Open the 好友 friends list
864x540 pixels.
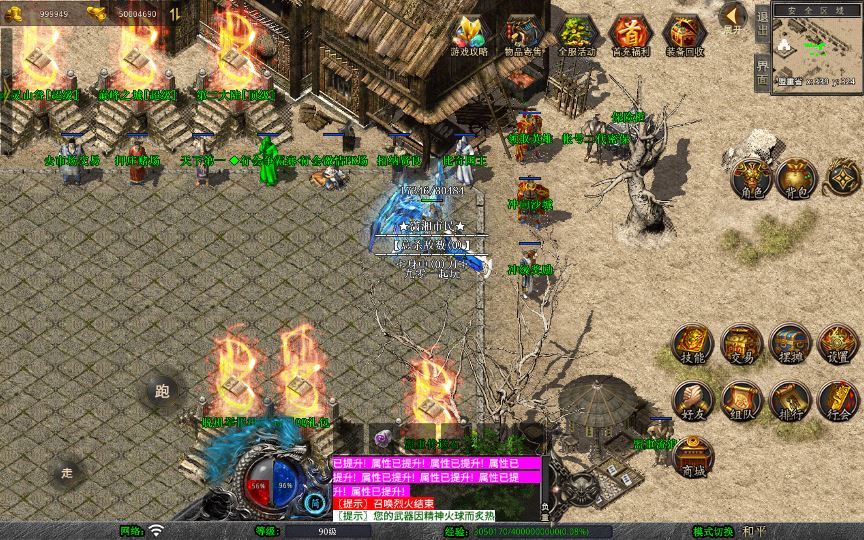point(692,400)
